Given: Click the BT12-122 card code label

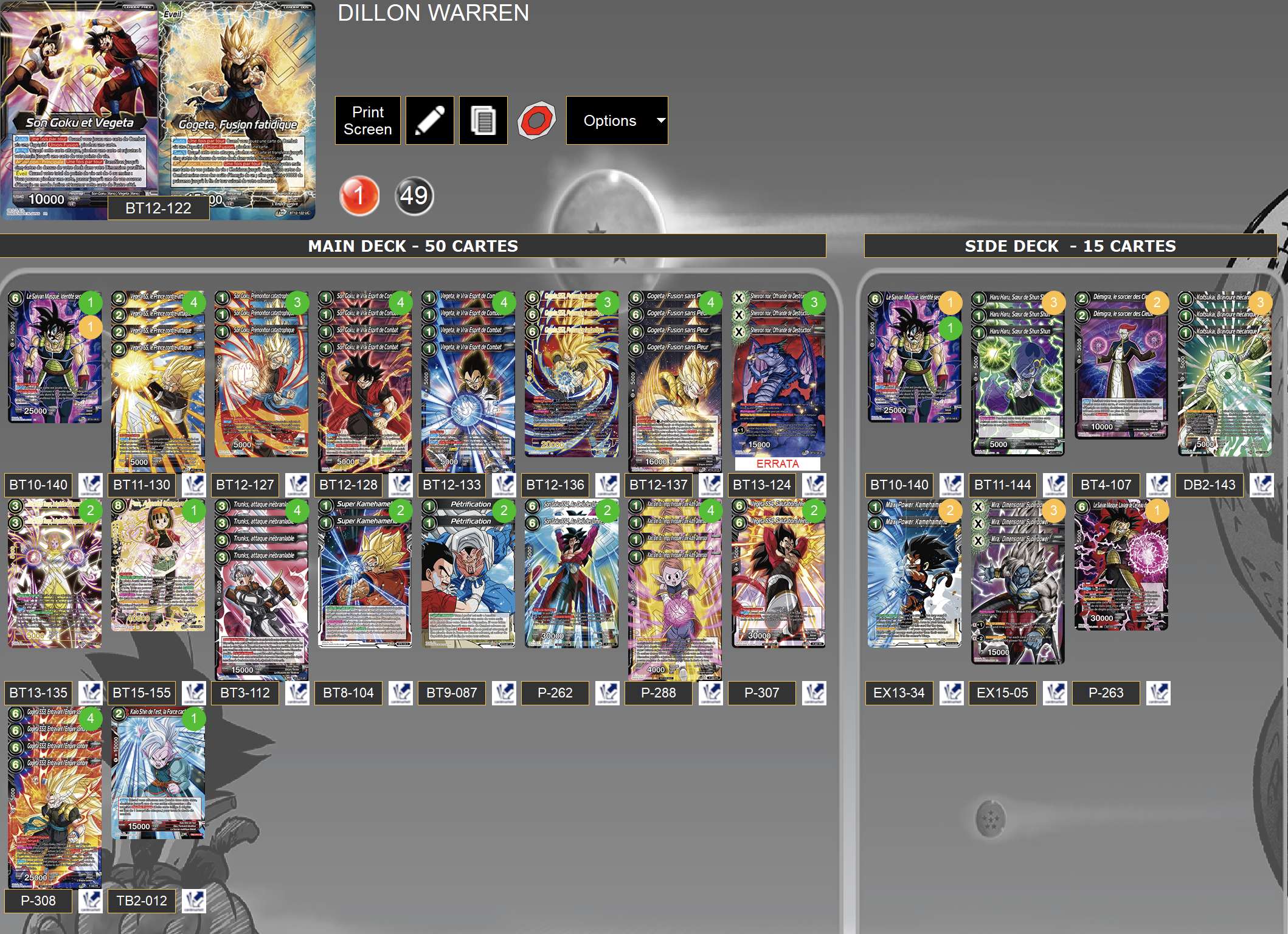Looking at the screenshot, I should 158,209.
